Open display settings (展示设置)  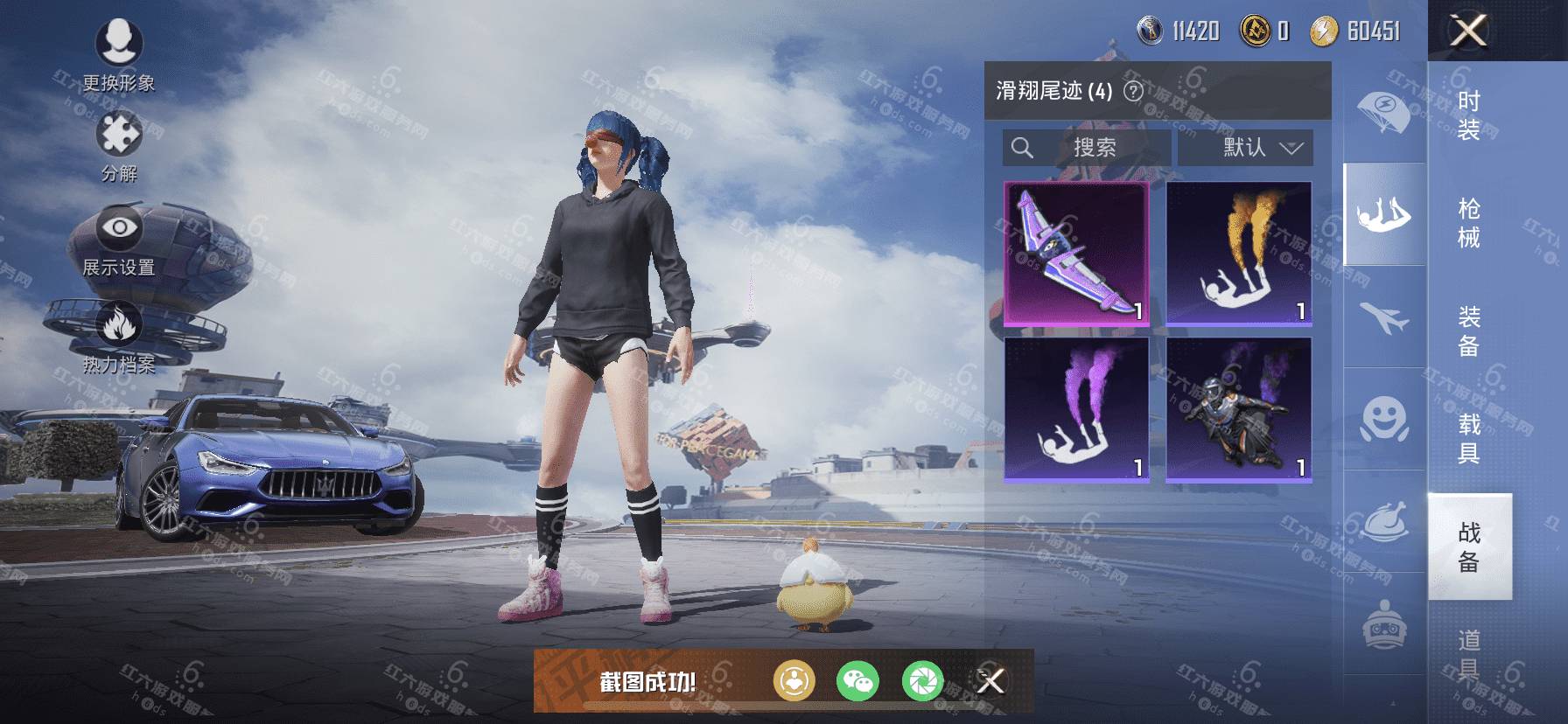[x=119, y=242]
